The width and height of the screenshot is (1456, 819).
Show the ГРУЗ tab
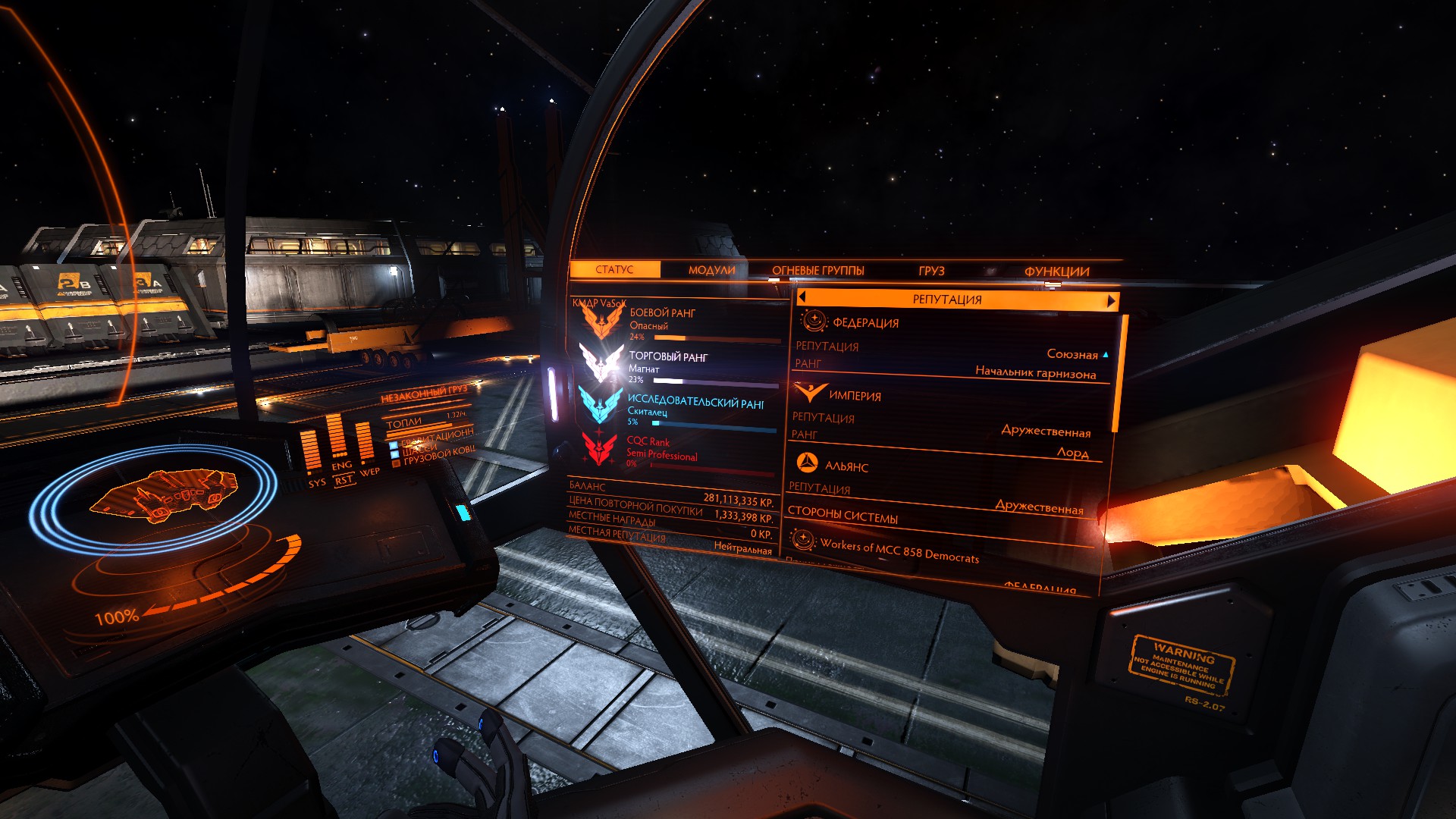(931, 271)
